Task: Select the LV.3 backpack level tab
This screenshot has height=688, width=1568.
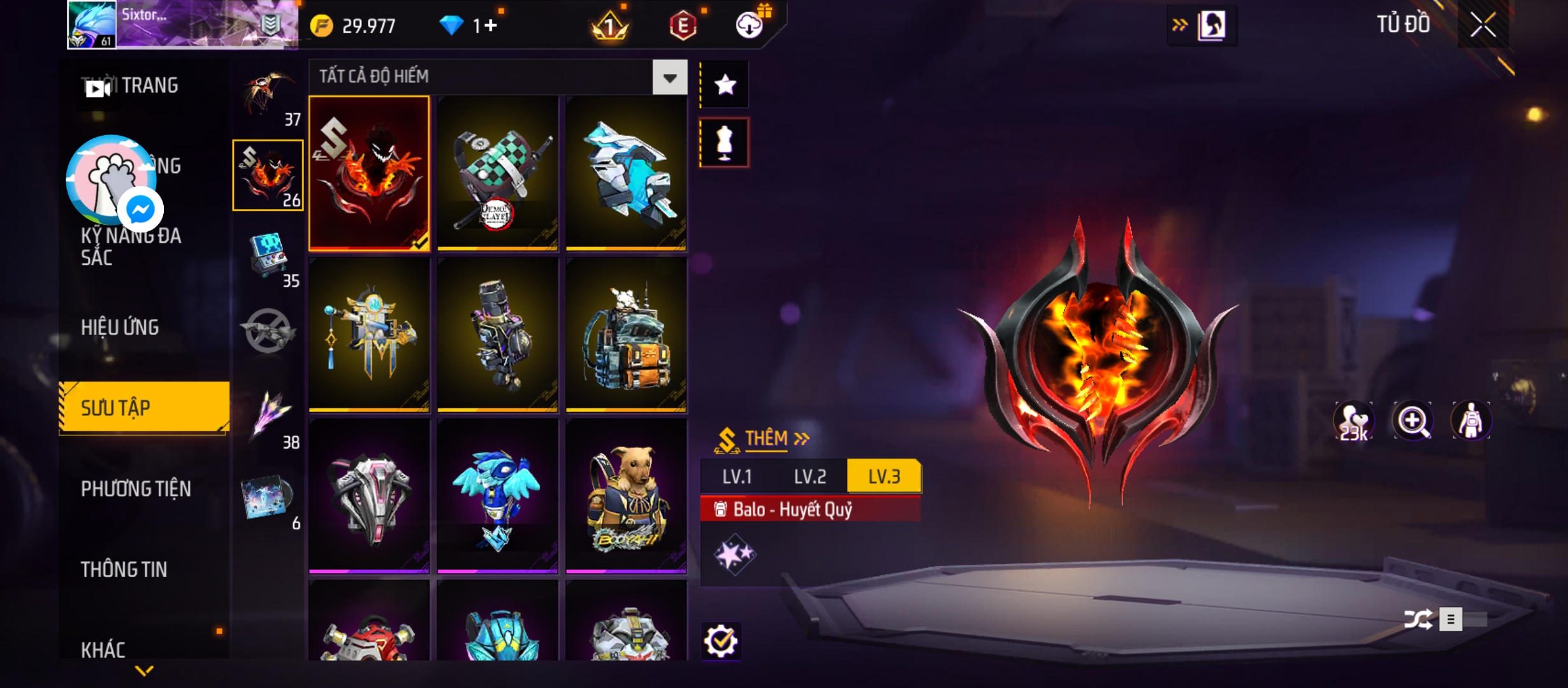Action: pyautogui.click(x=884, y=477)
